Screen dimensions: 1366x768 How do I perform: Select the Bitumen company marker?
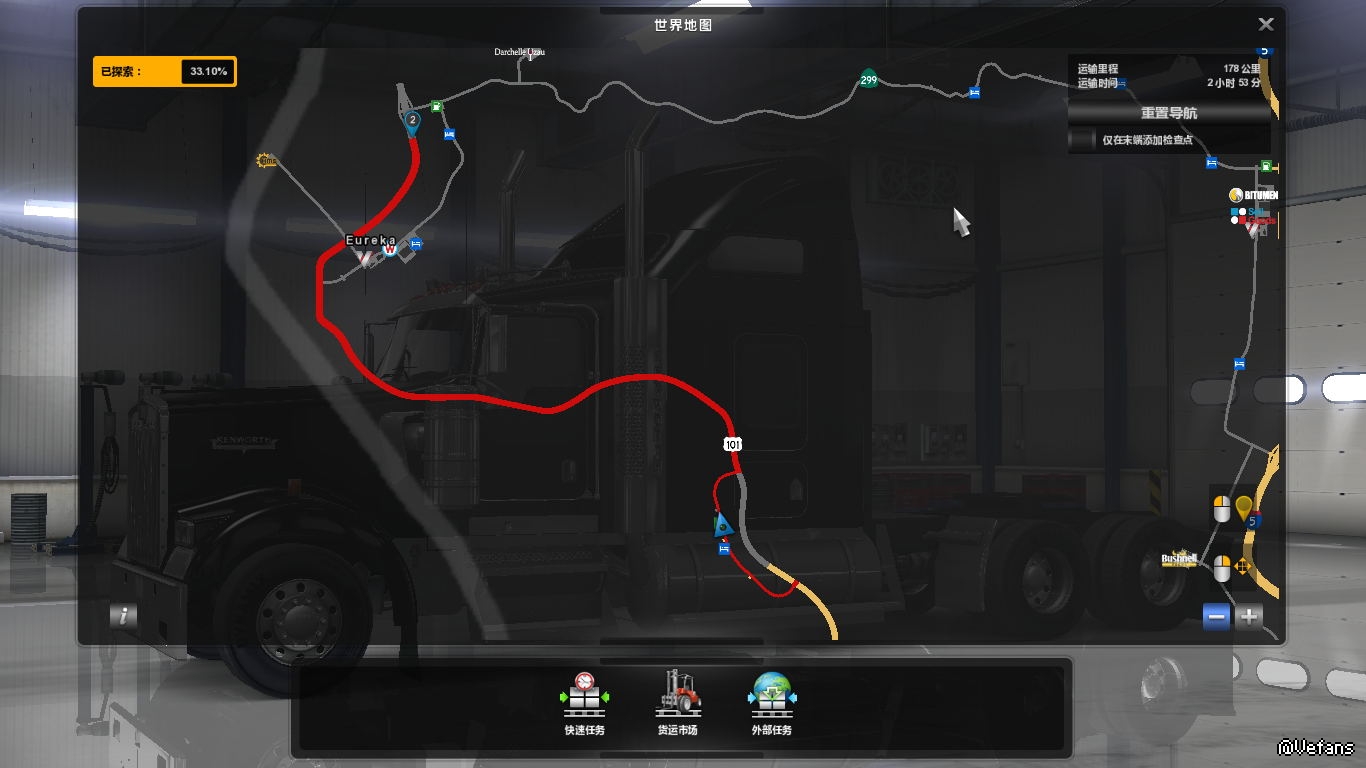click(x=1254, y=196)
